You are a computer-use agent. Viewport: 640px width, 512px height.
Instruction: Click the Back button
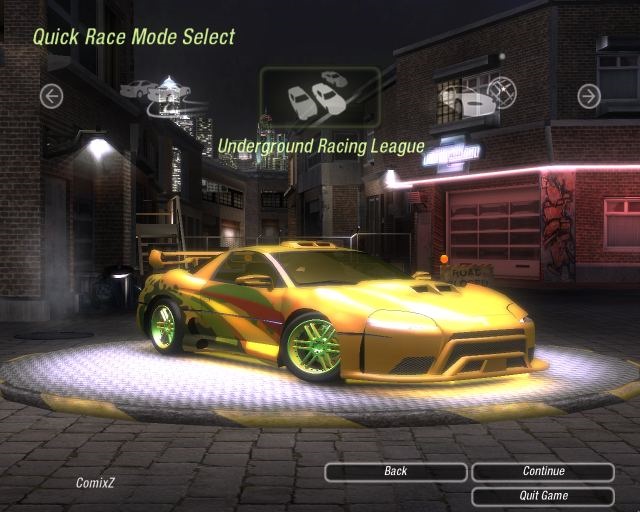(395, 472)
